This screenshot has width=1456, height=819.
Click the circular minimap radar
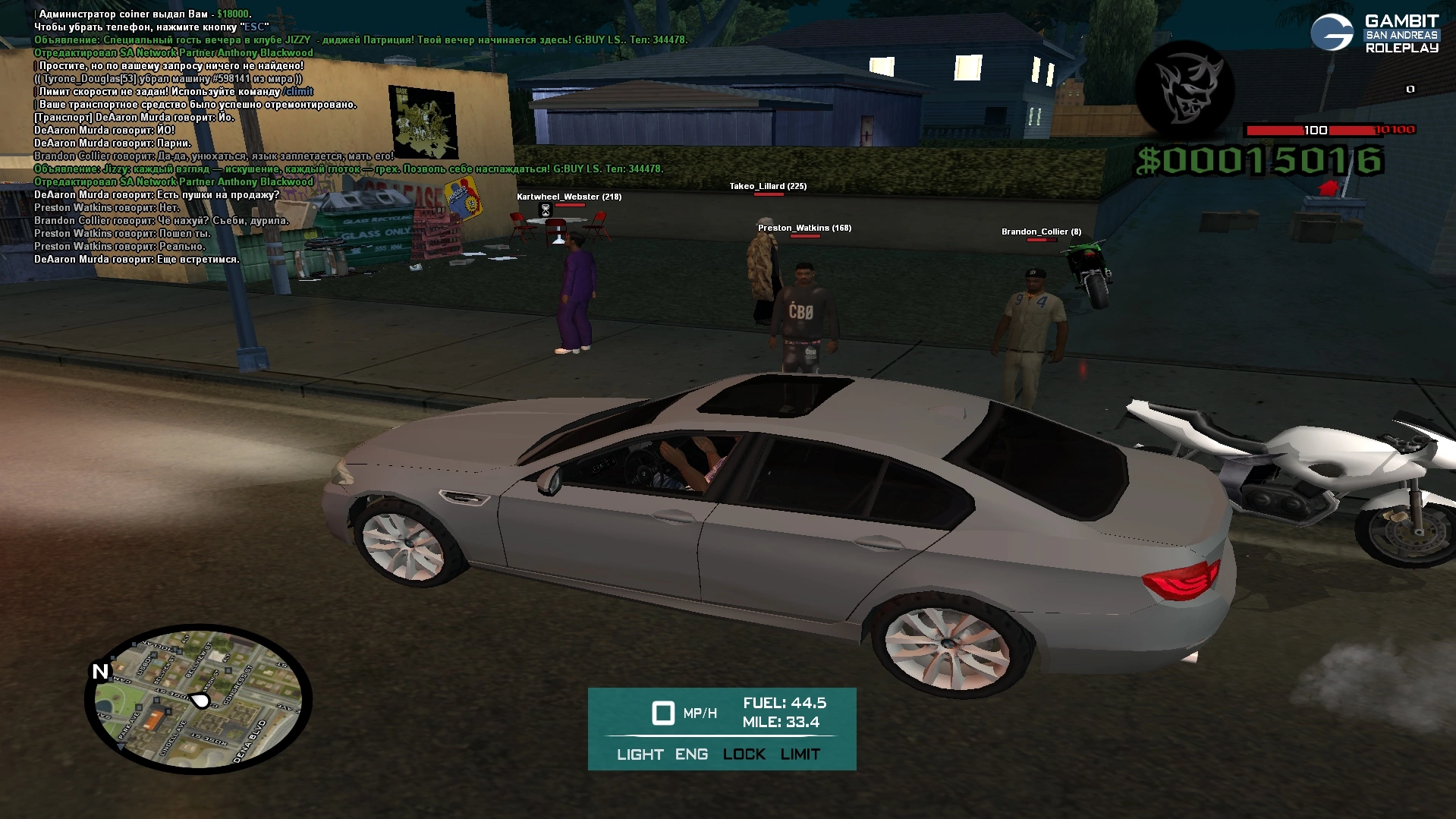pyautogui.click(x=199, y=700)
